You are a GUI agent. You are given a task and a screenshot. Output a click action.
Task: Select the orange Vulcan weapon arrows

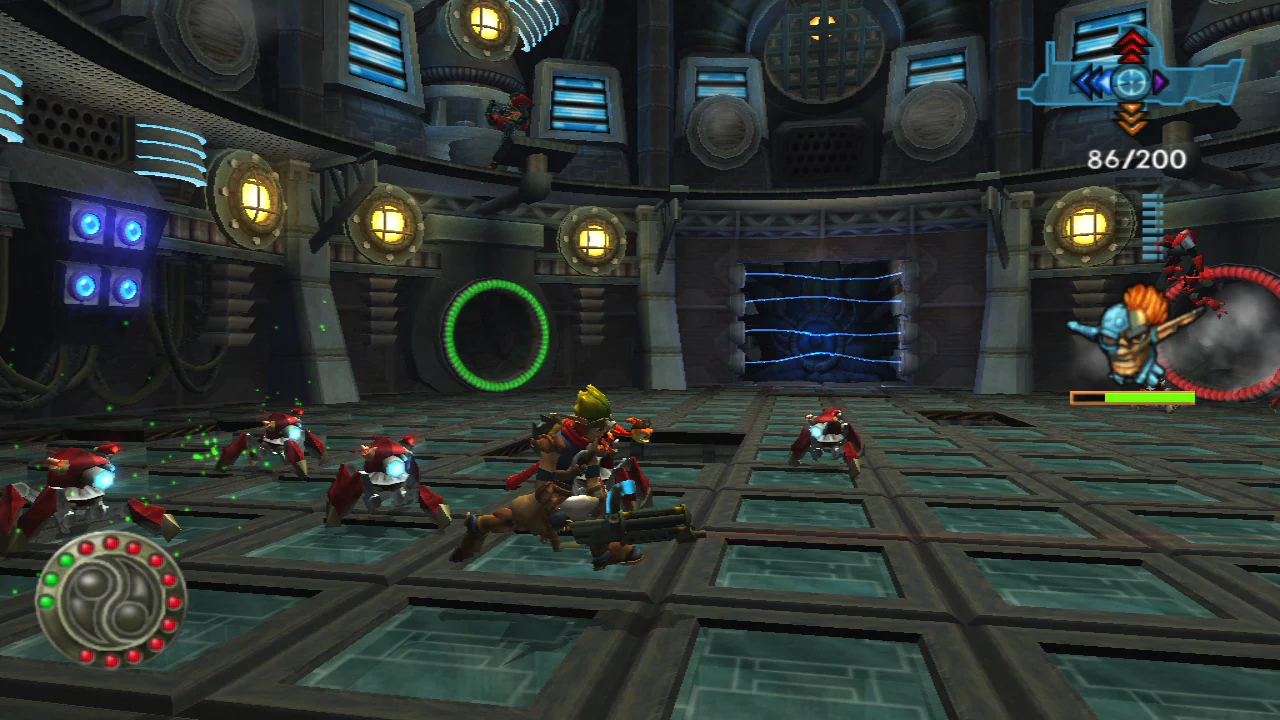pyautogui.click(x=1131, y=118)
